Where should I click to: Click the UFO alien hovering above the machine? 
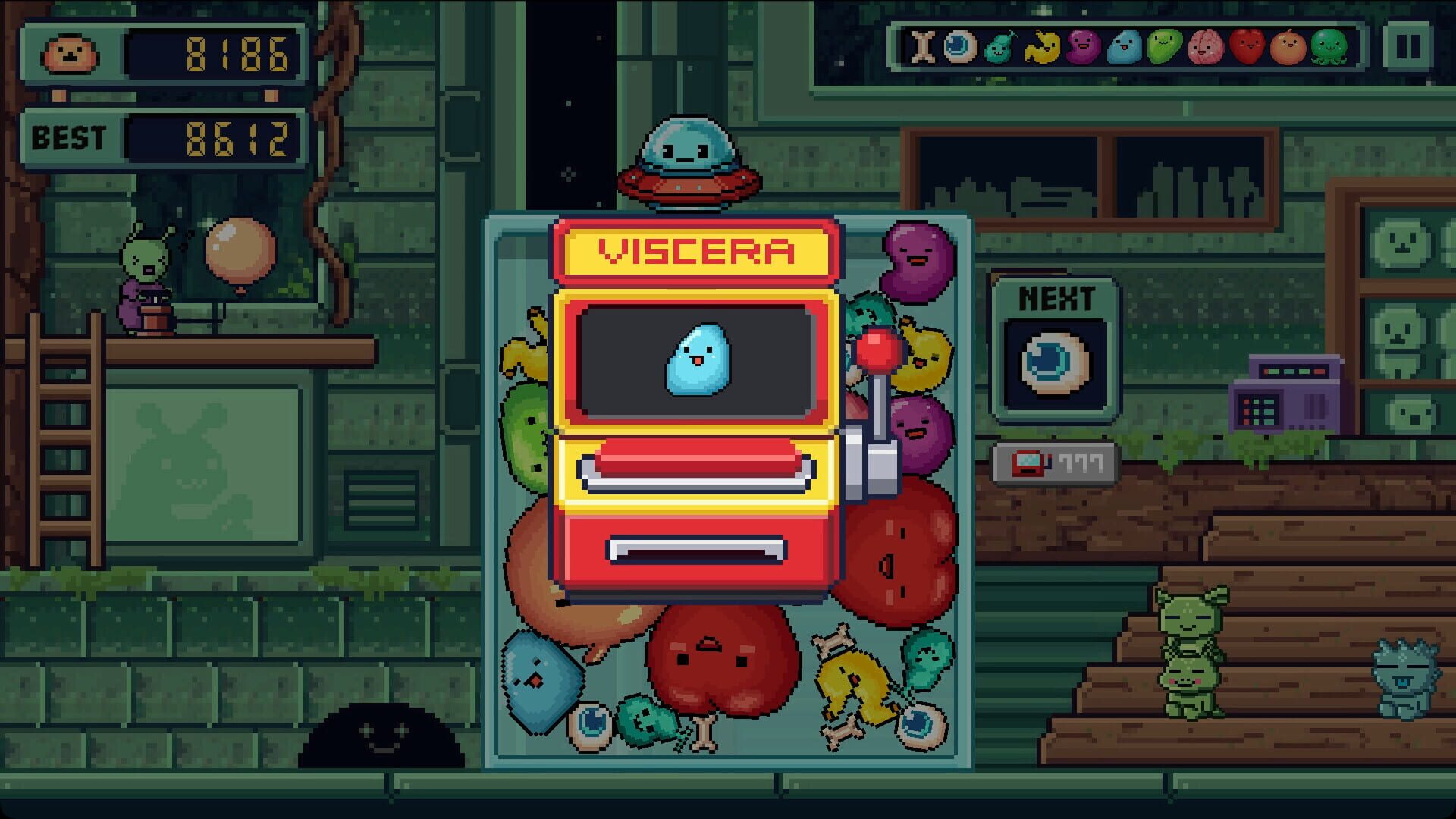click(x=687, y=159)
